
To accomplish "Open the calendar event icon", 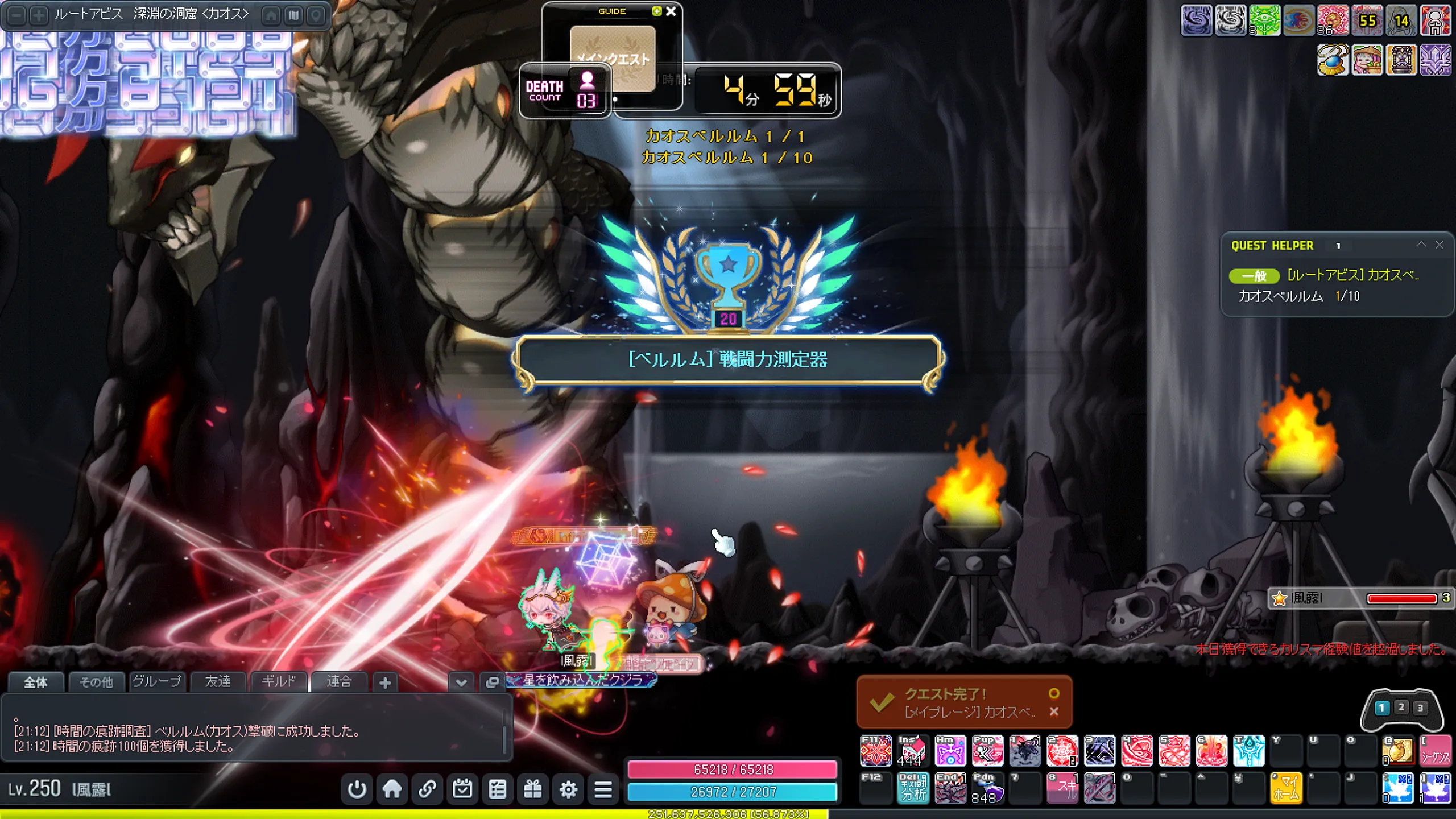I will tap(462, 789).
